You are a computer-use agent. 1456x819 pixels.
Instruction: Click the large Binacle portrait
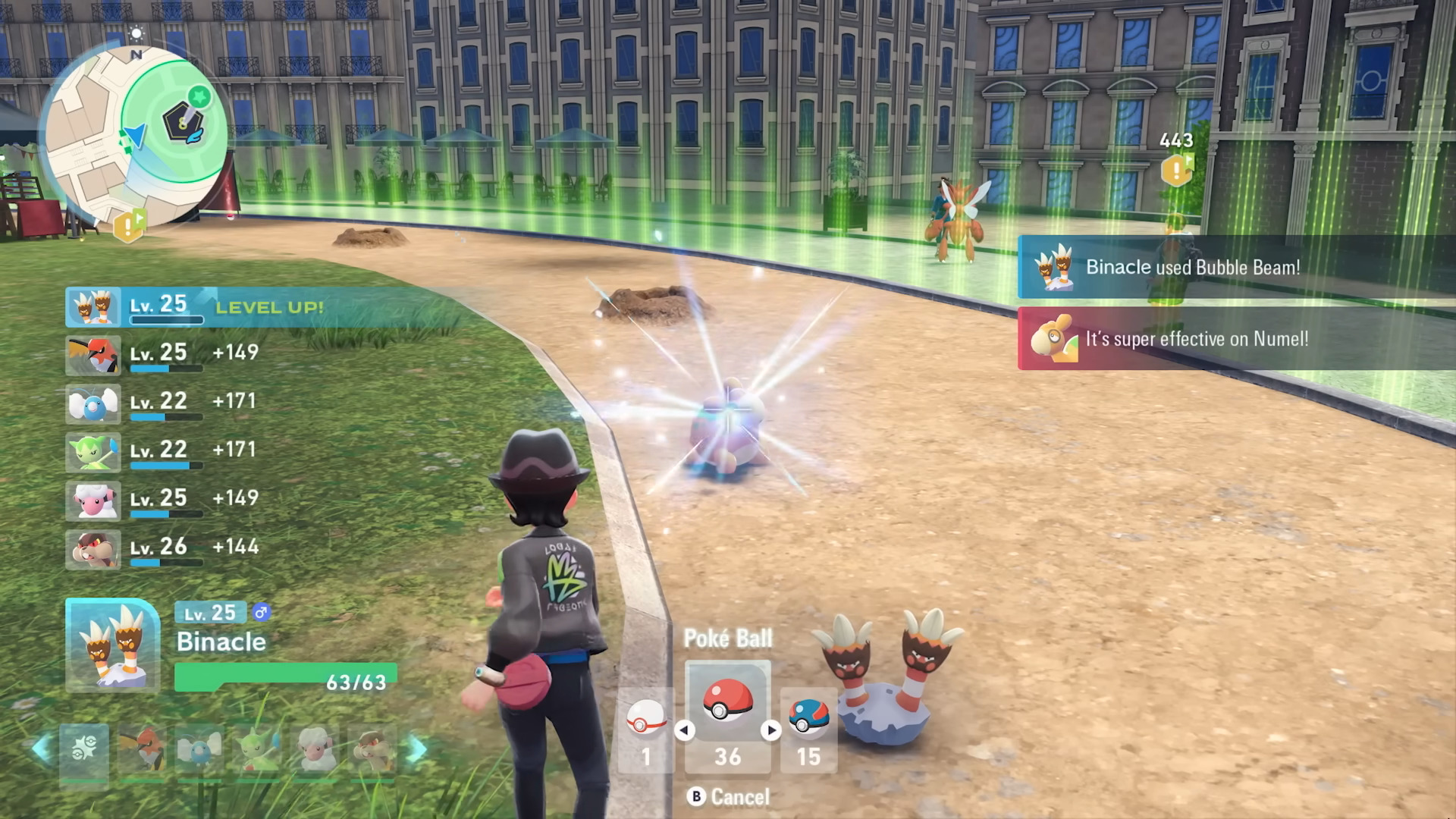point(112,645)
